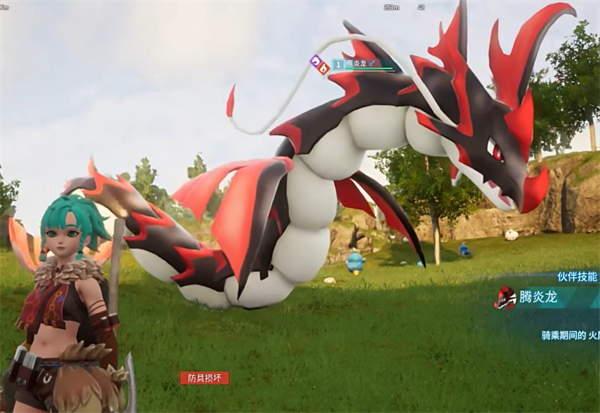This screenshot has width=600, height=413.
Task: Select the 腾炎龙 partner skill portrait icon
Action: pyautogui.click(x=505, y=297)
